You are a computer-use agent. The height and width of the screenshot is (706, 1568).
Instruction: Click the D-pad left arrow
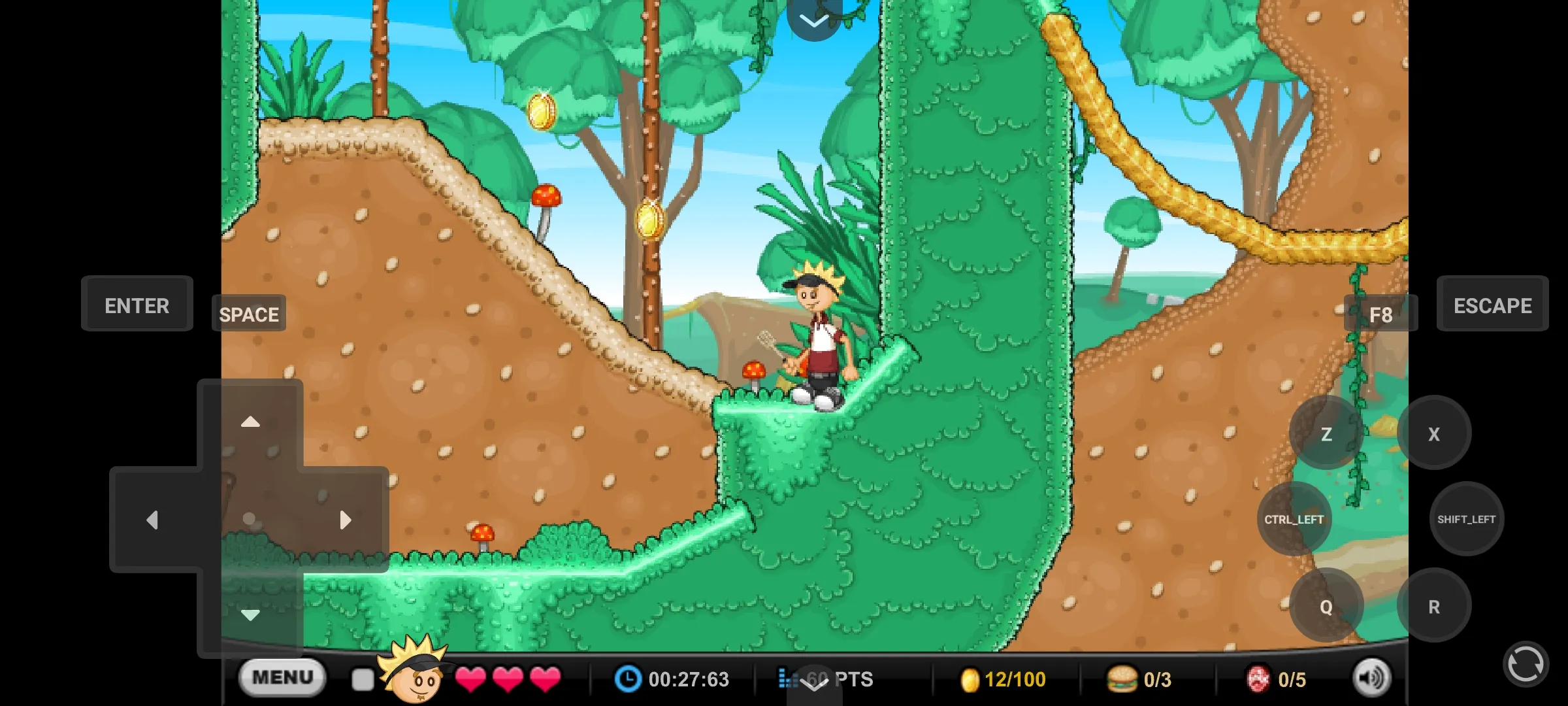click(153, 520)
